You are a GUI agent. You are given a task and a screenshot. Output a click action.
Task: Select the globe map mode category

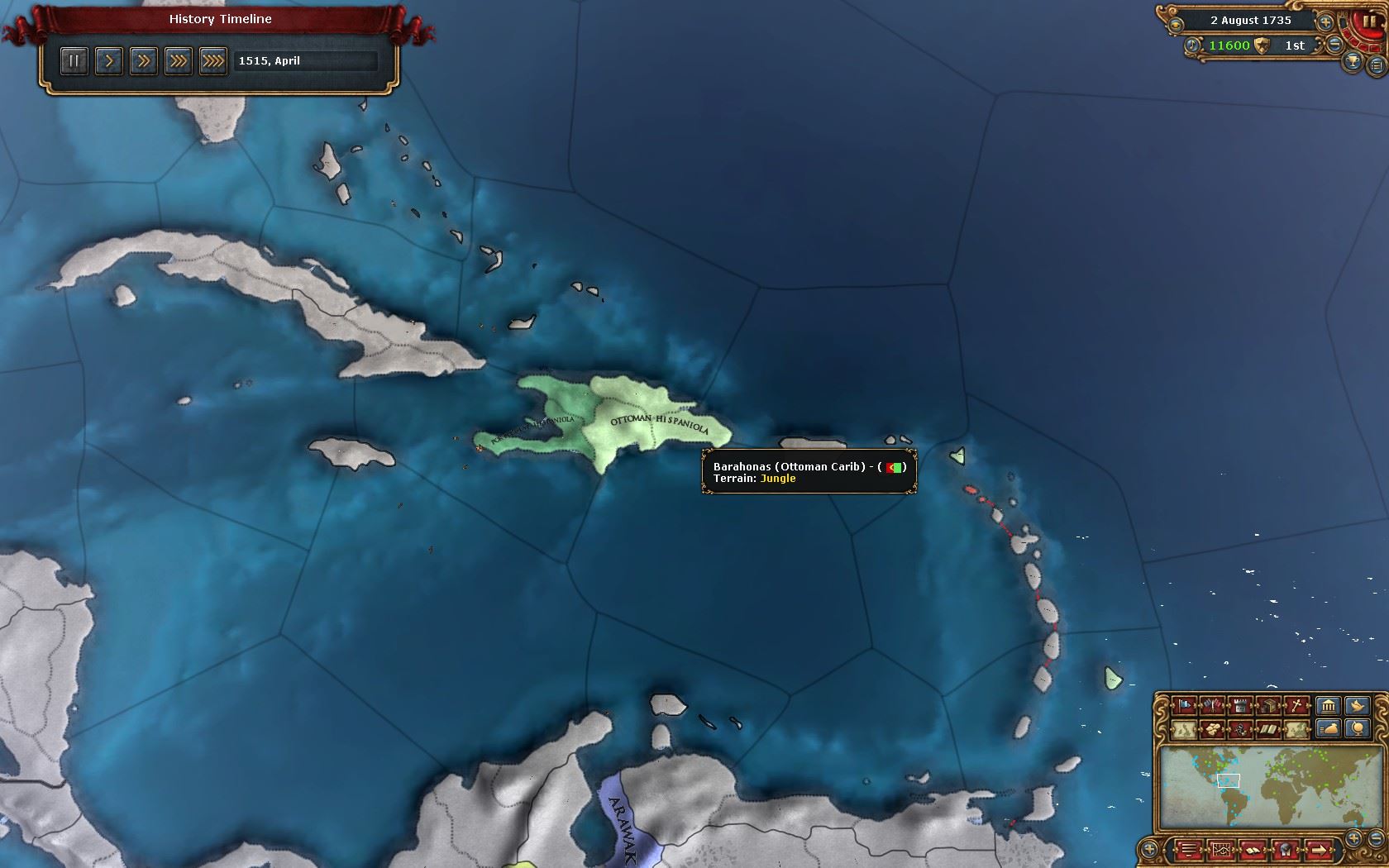1357,728
